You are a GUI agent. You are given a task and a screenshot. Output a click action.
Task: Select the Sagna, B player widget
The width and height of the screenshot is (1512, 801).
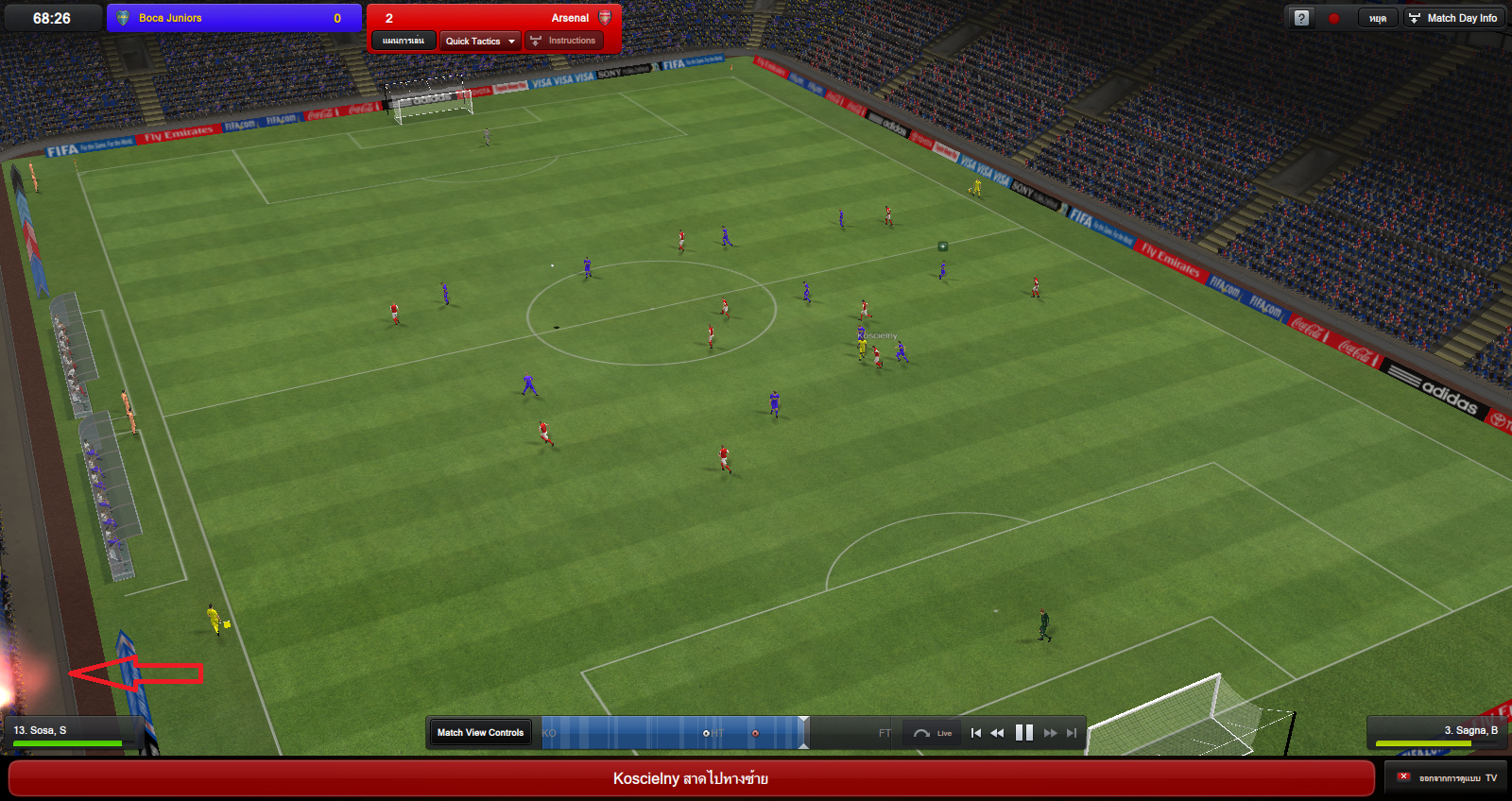coord(1436,733)
